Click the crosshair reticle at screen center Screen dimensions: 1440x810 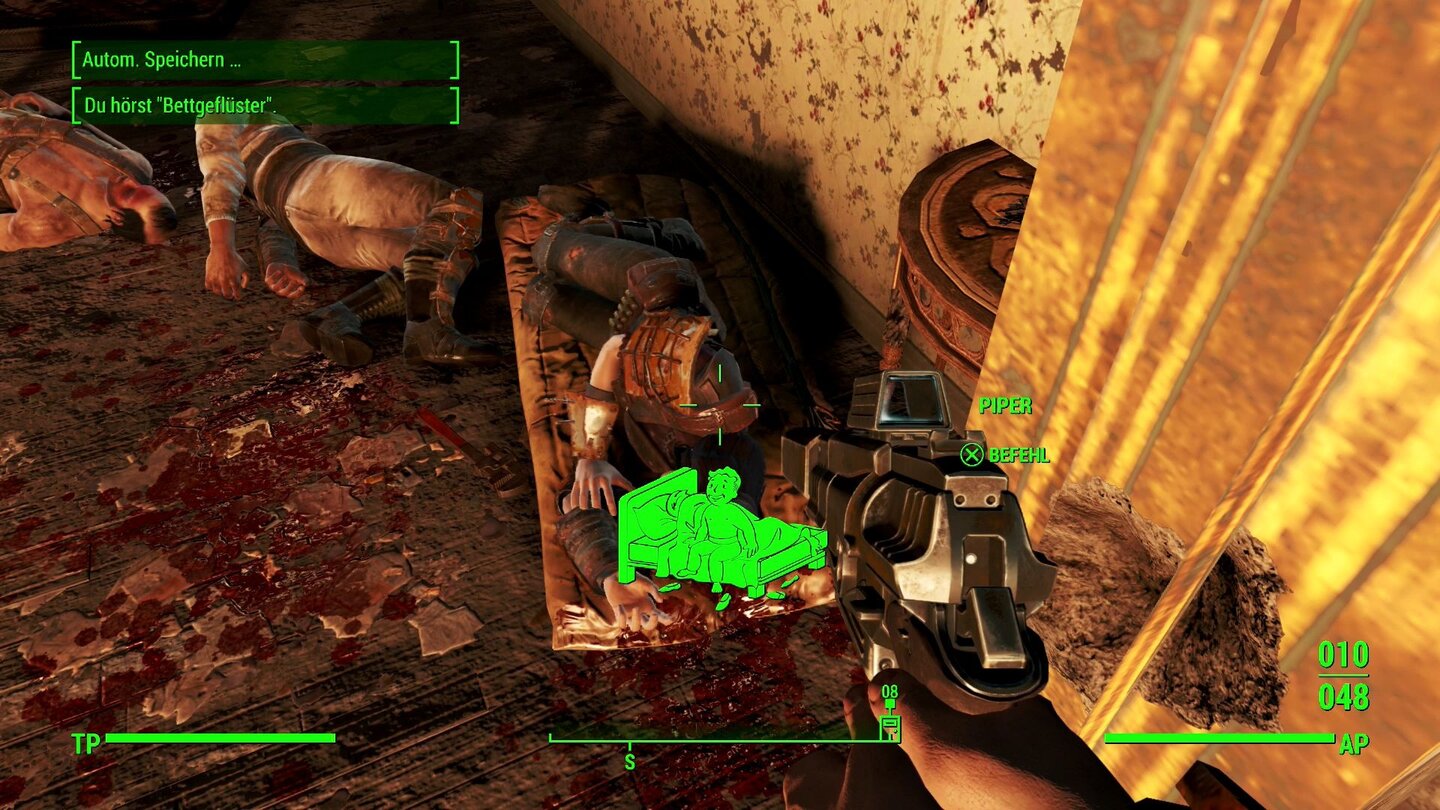click(x=718, y=405)
